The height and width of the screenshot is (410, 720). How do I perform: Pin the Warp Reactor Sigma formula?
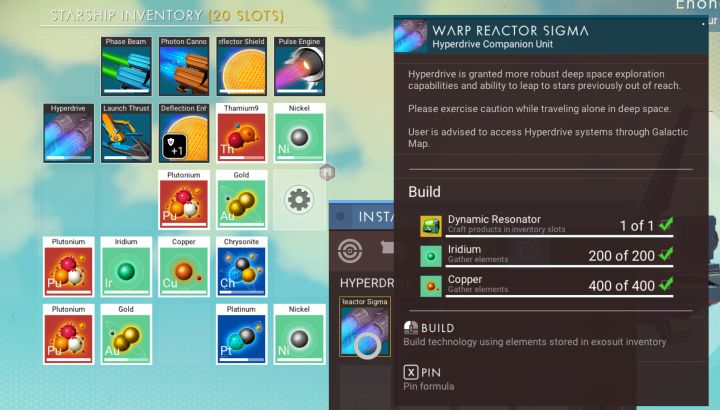point(430,372)
